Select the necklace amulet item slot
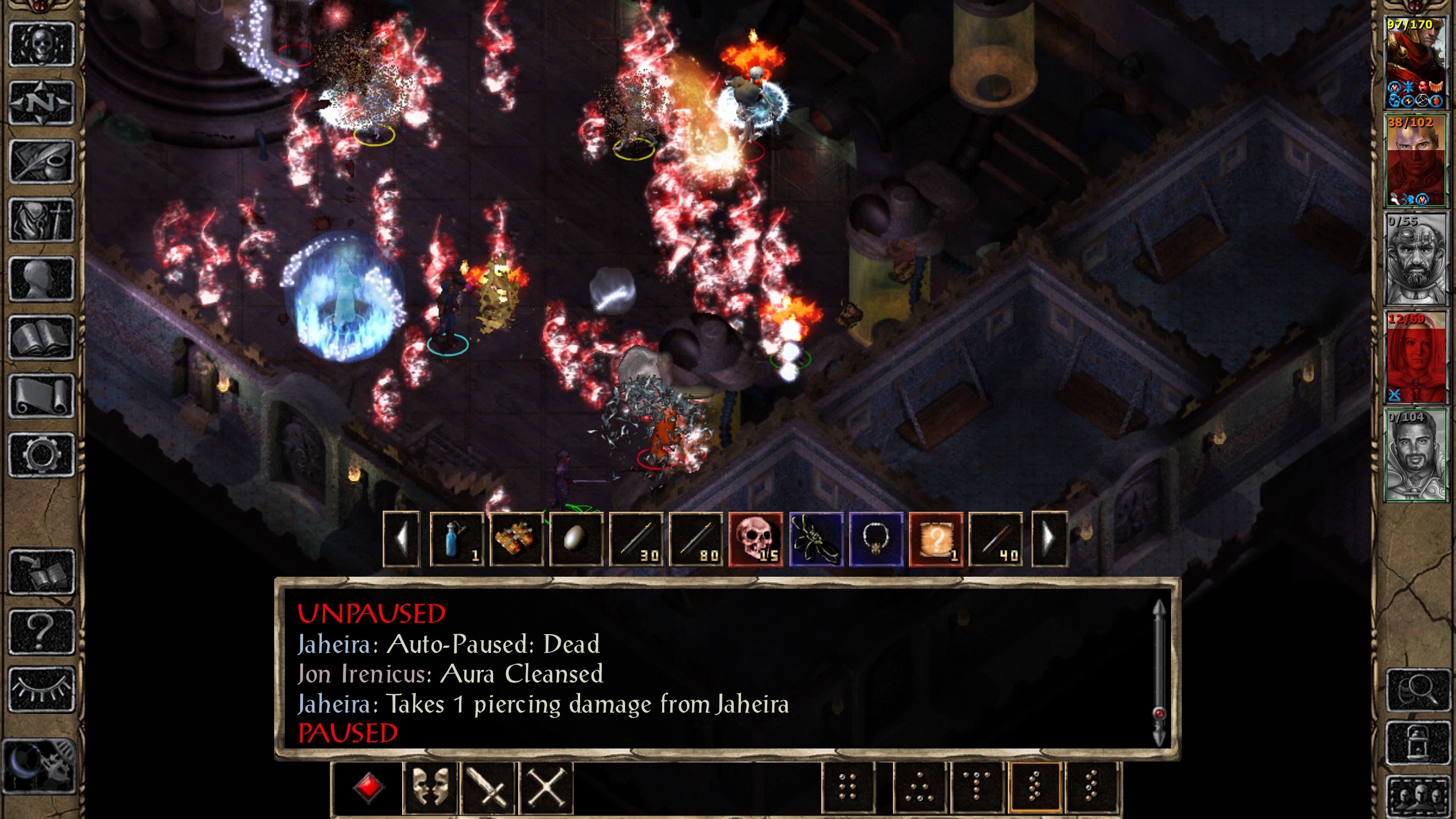 (876, 539)
